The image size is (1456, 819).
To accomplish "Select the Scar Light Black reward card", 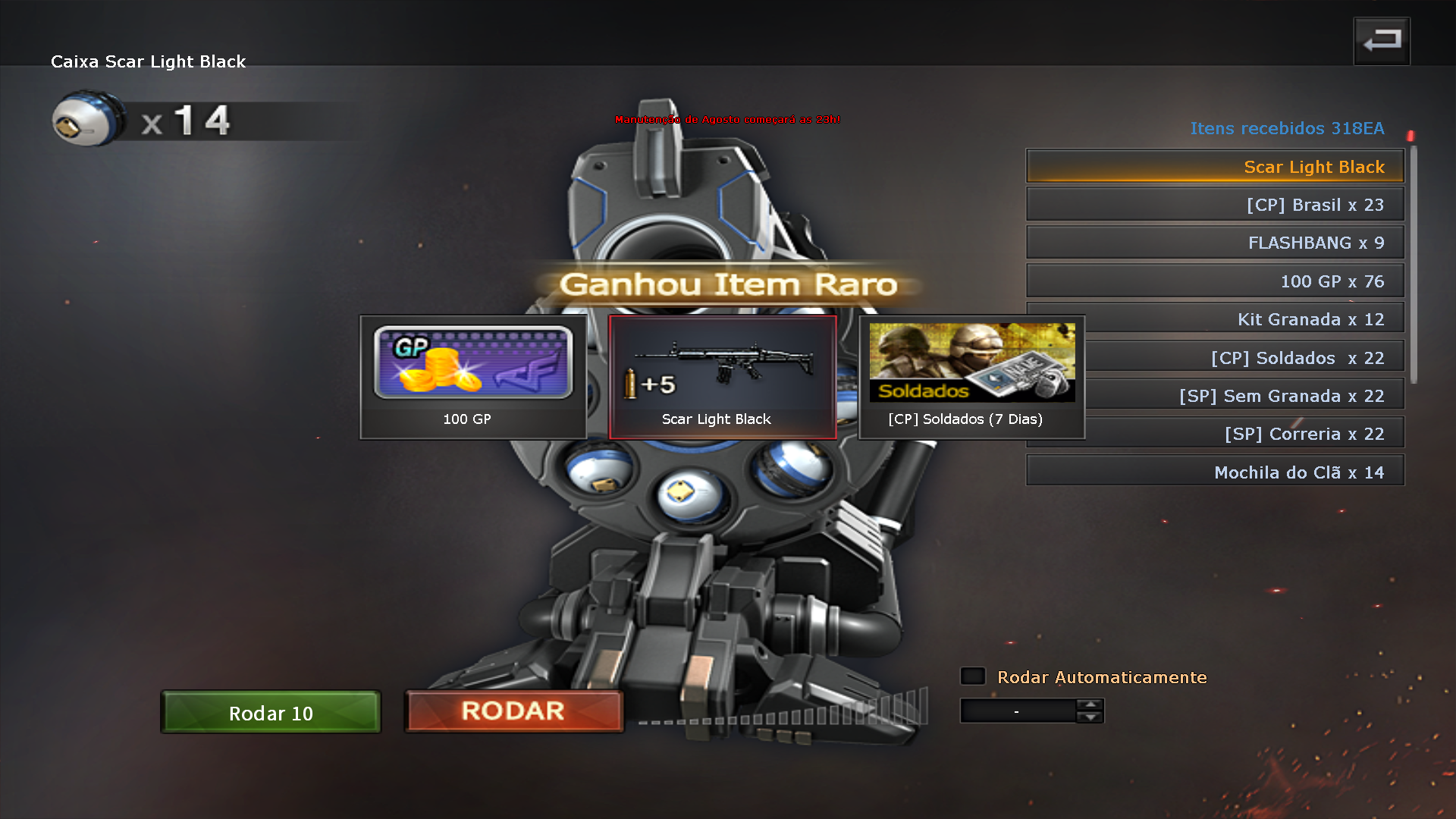I will point(723,377).
